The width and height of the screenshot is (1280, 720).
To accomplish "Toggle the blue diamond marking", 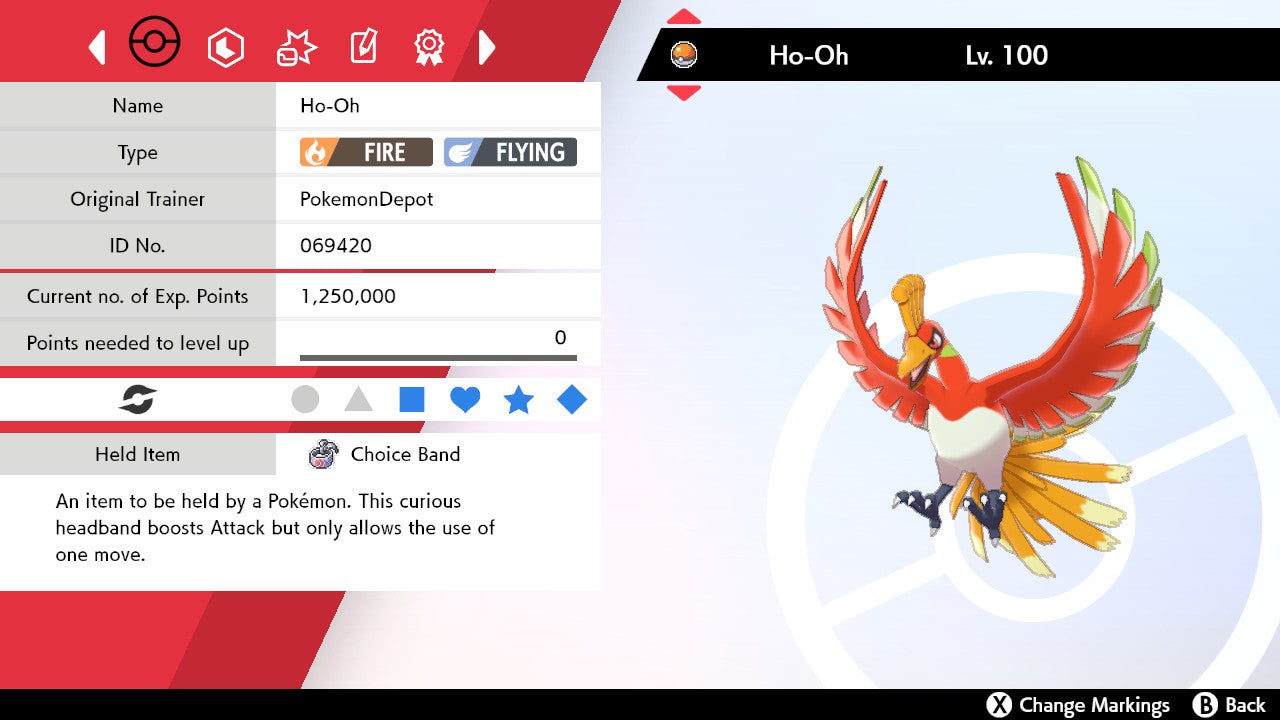I will [x=572, y=400].
